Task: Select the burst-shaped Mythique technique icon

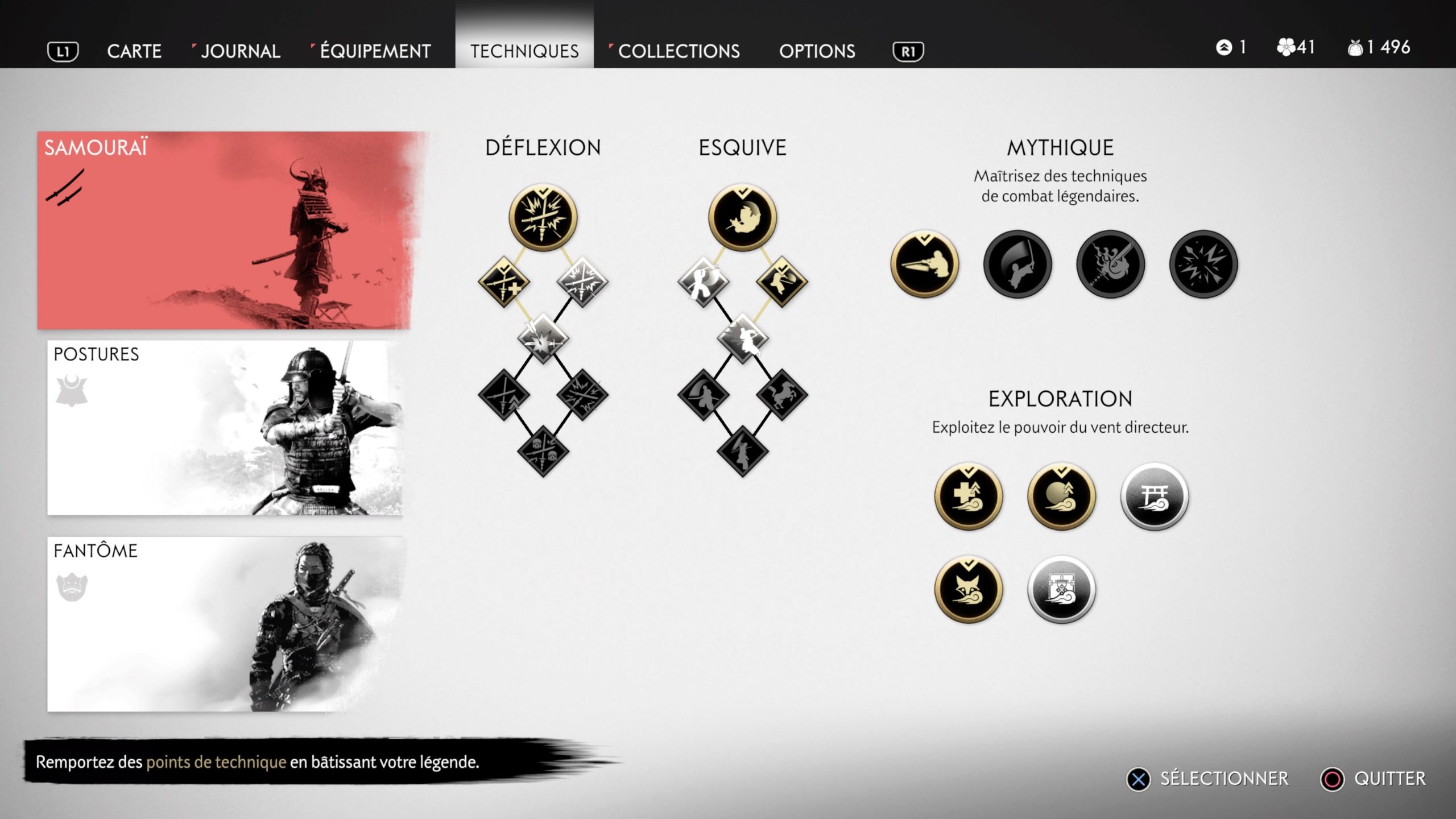Action: click(x=1203, y=264)
